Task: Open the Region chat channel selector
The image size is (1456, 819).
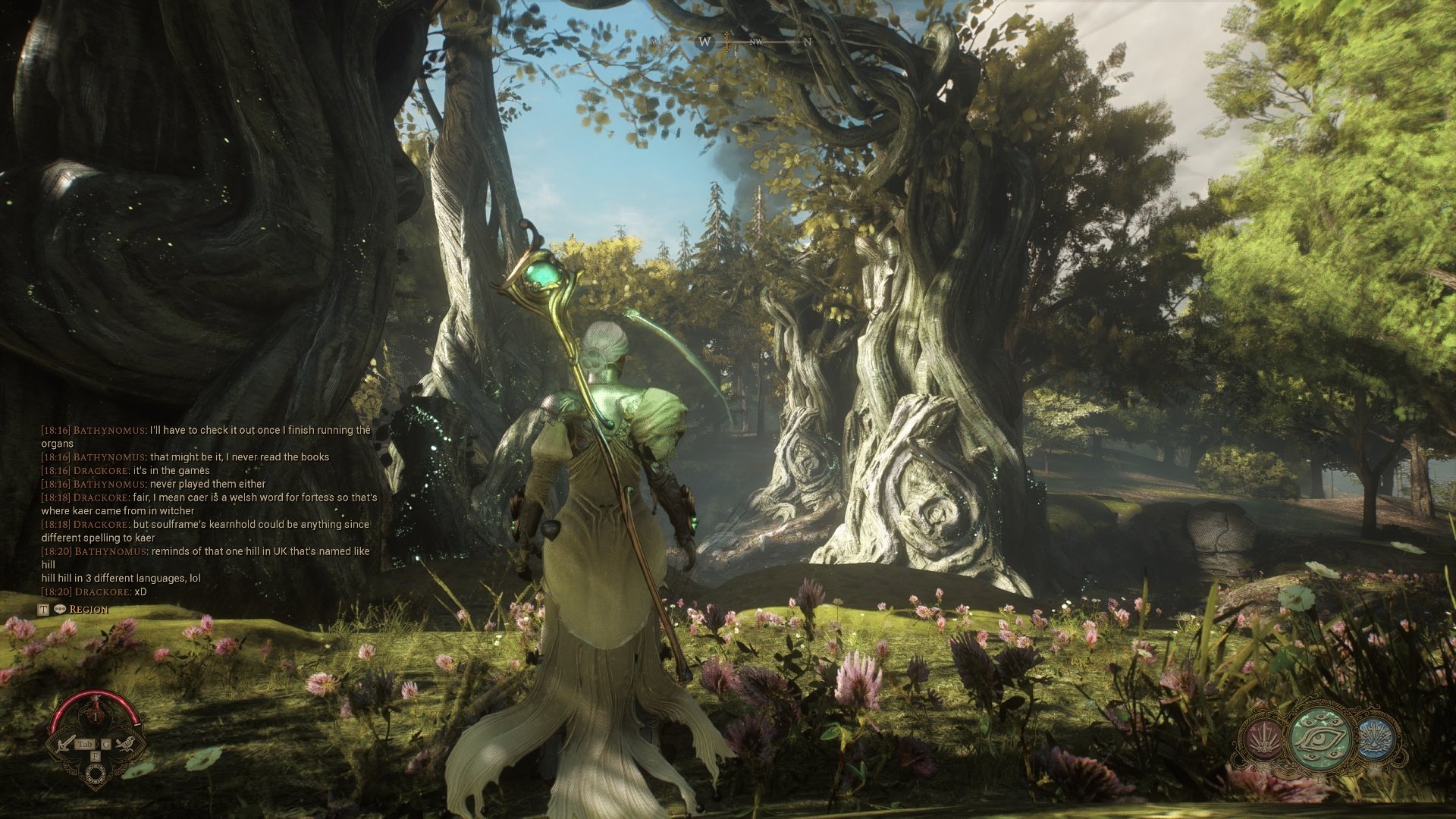Action: pos(88,610)
